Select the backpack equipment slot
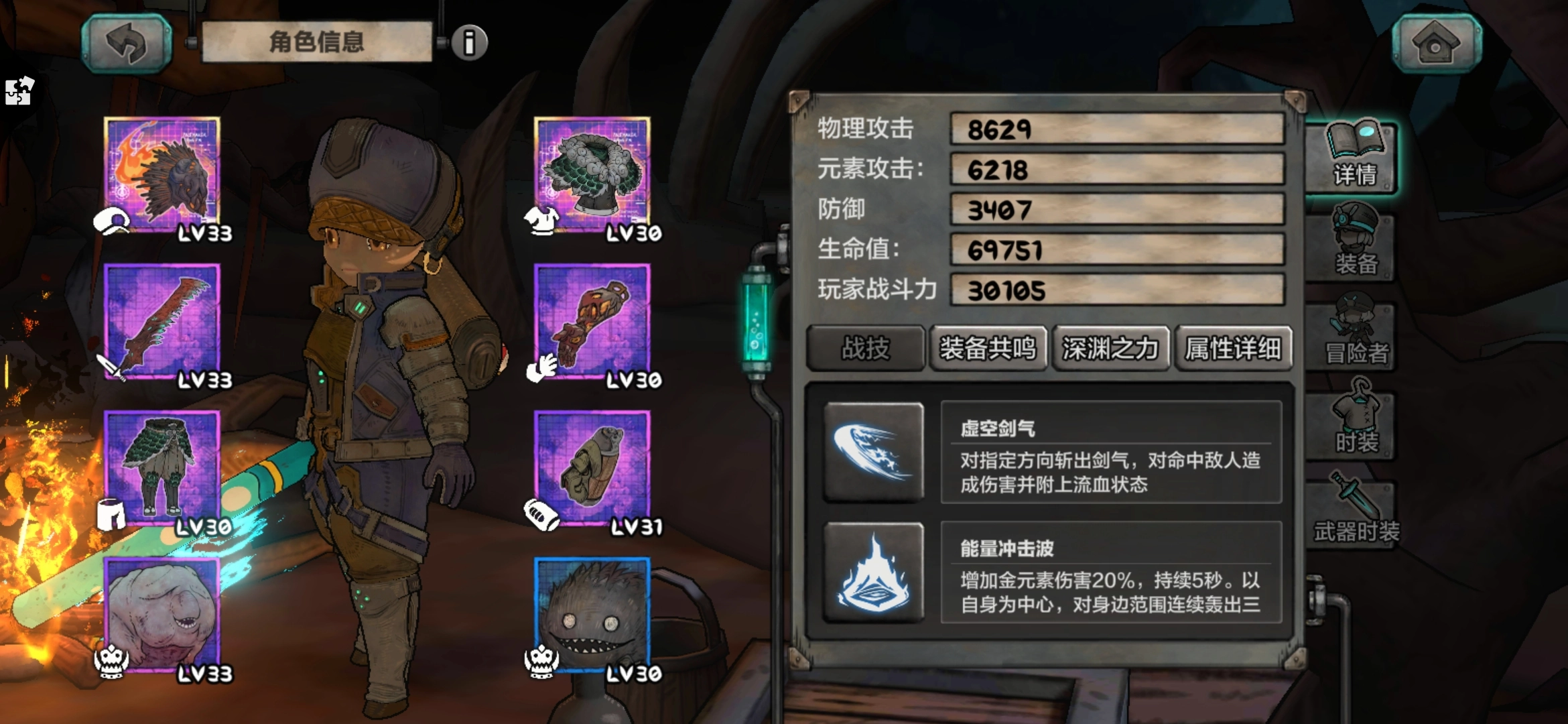 click(x=592, y=467)
